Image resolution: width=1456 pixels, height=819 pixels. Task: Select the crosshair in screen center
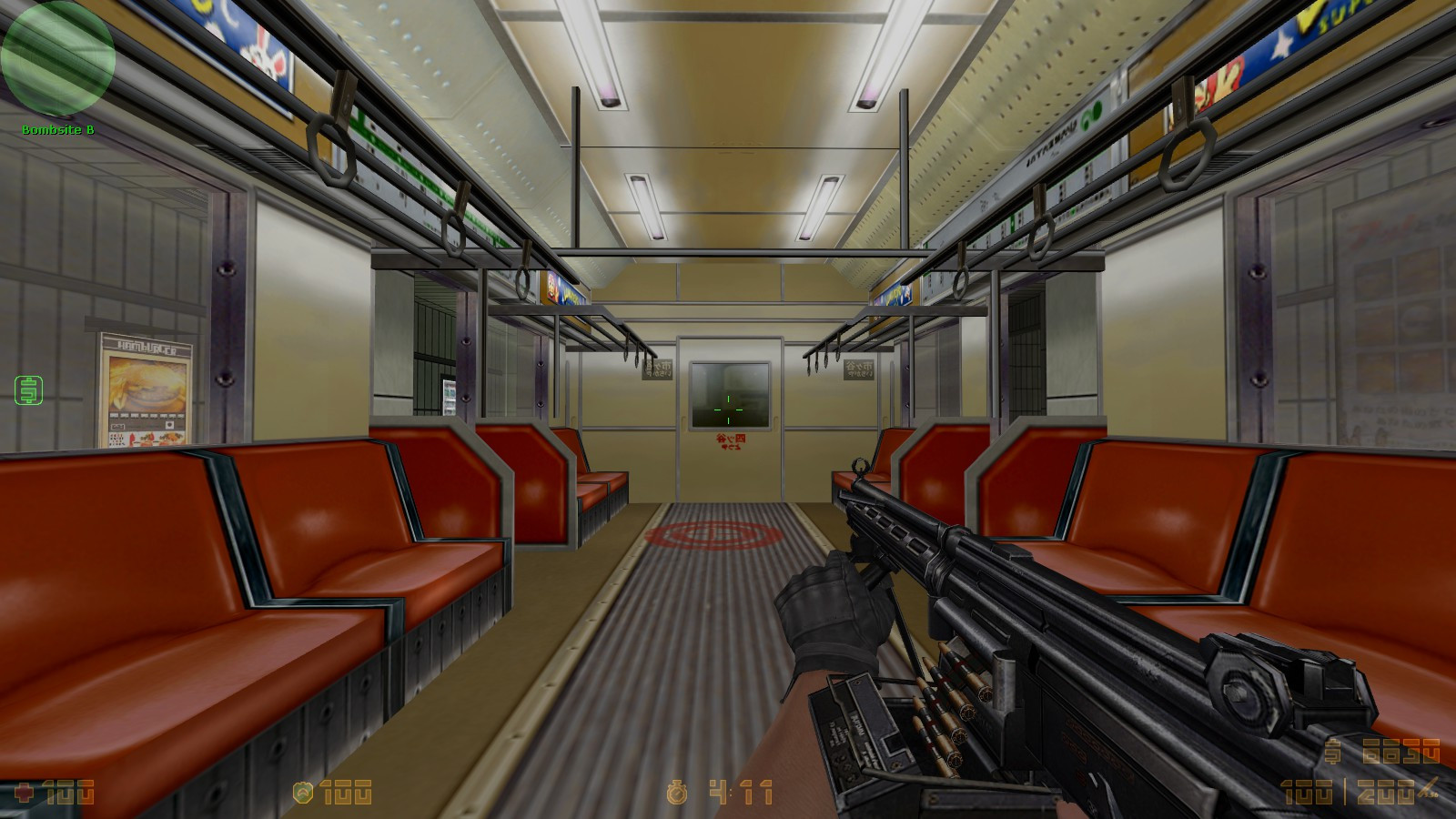pyautogui.click(x=728, y=411)
